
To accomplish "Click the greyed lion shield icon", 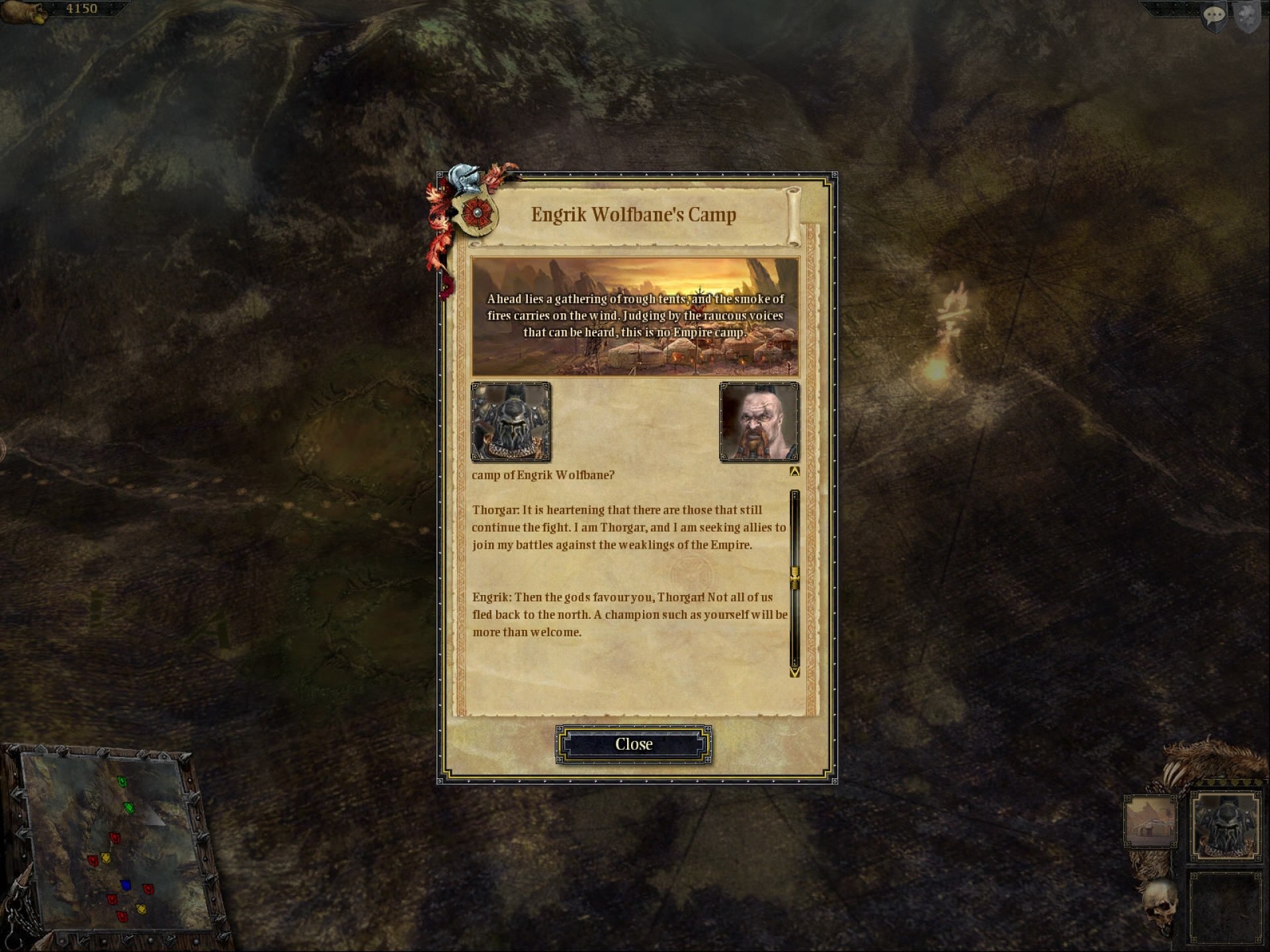I will [1248, 17].
